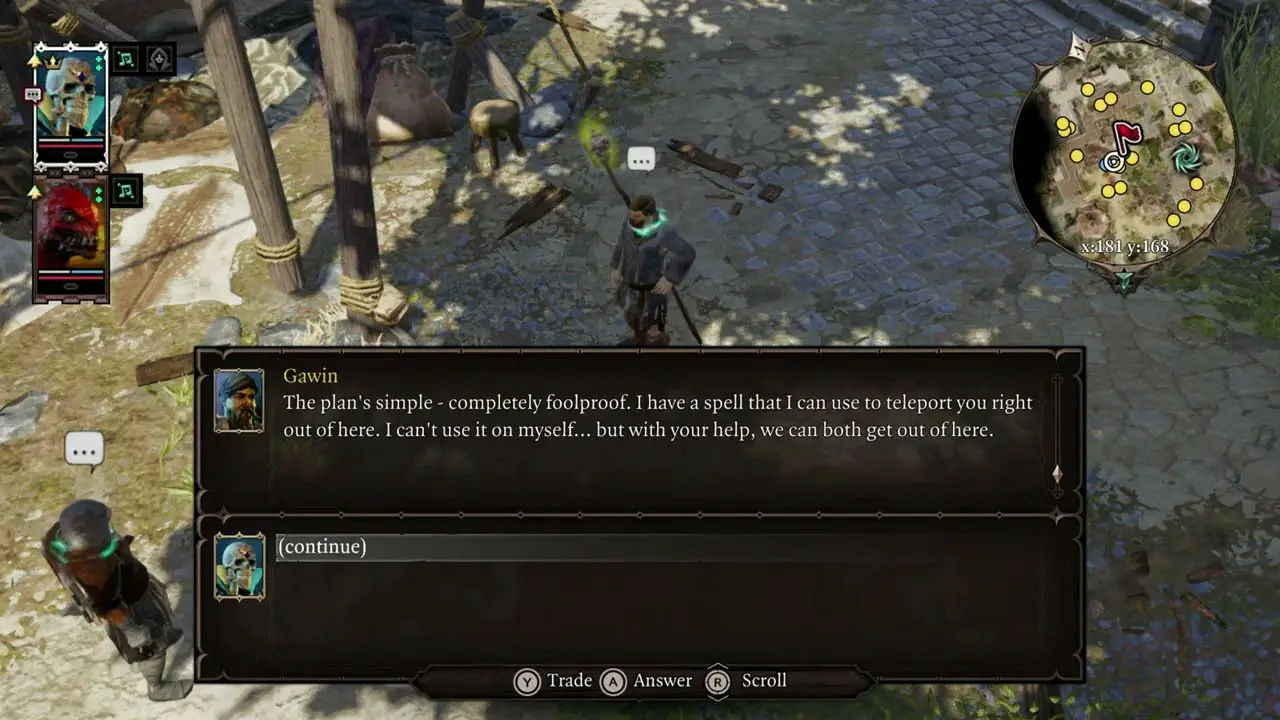The image size is (1280, 720).
Task: Select the red lizard party portrait
Action: [x=71, y=238]
